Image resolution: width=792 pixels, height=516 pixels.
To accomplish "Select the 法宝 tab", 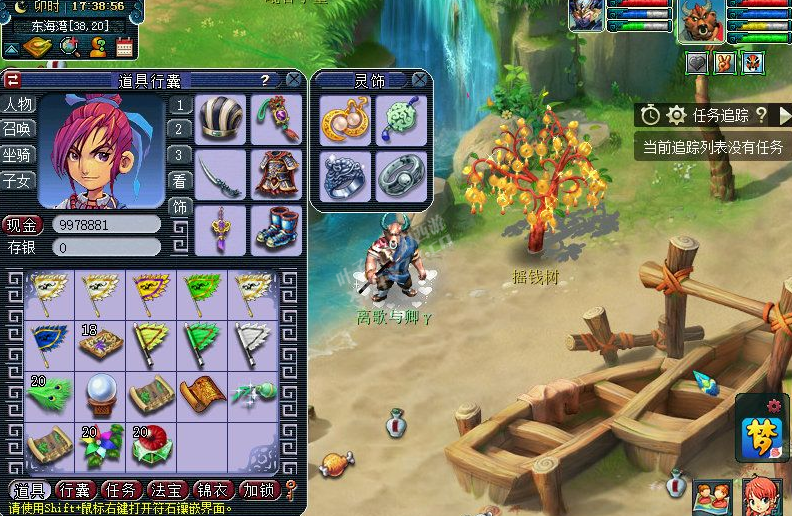I will coord(167,490).
